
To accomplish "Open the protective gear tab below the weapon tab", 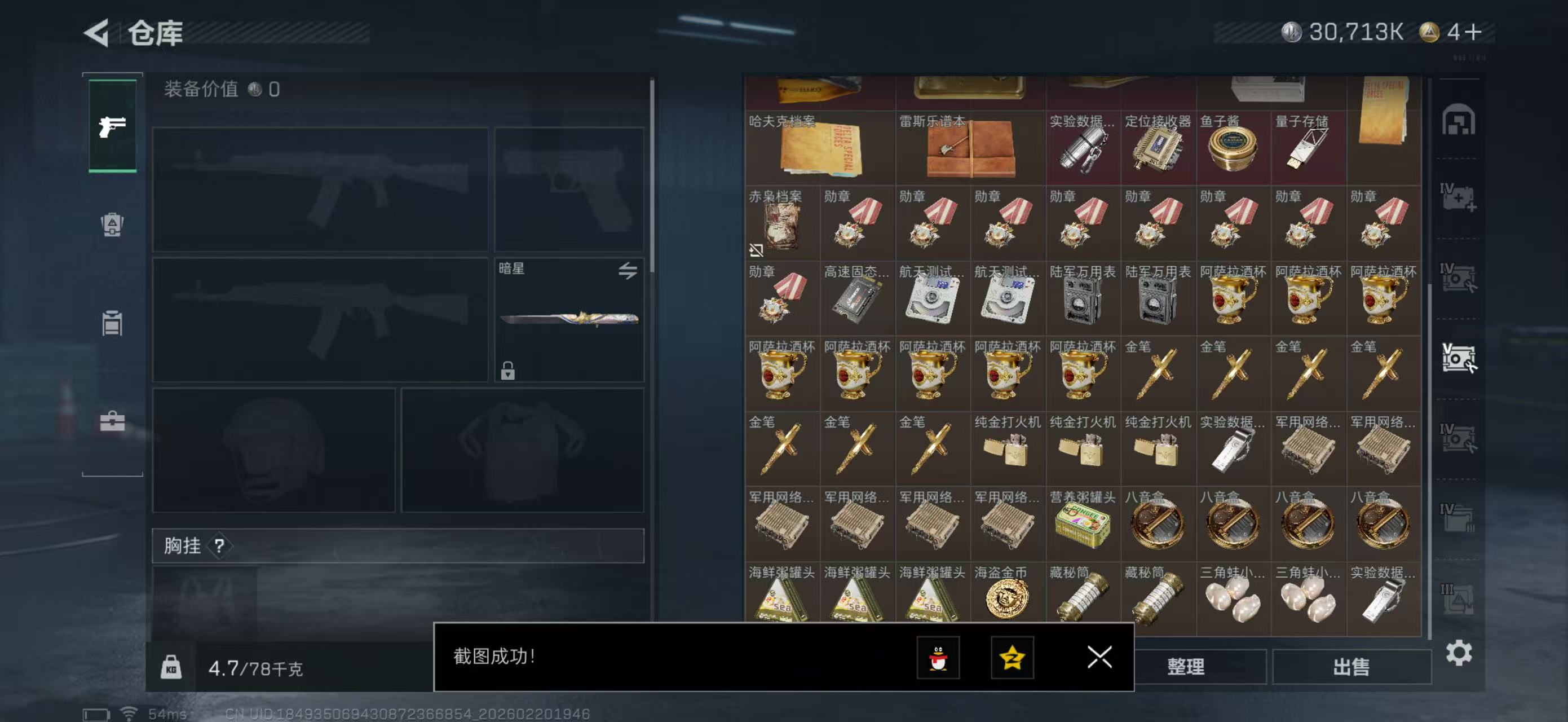I will tap(112, 225).
